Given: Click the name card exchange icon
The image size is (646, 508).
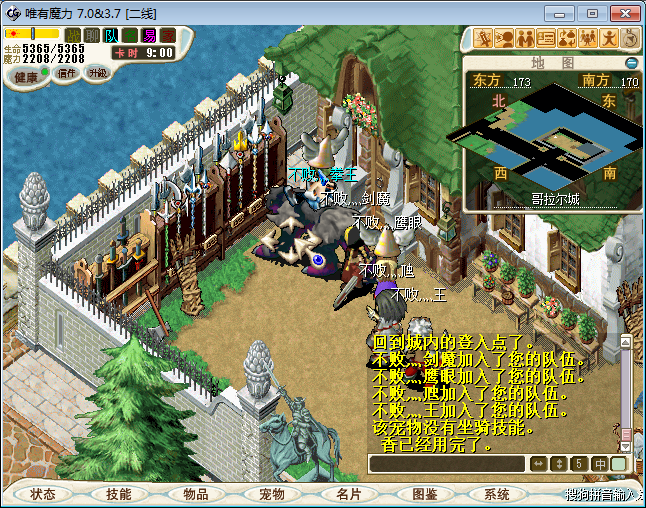Looking at the screenshot, I should click(x=546, y=38).
